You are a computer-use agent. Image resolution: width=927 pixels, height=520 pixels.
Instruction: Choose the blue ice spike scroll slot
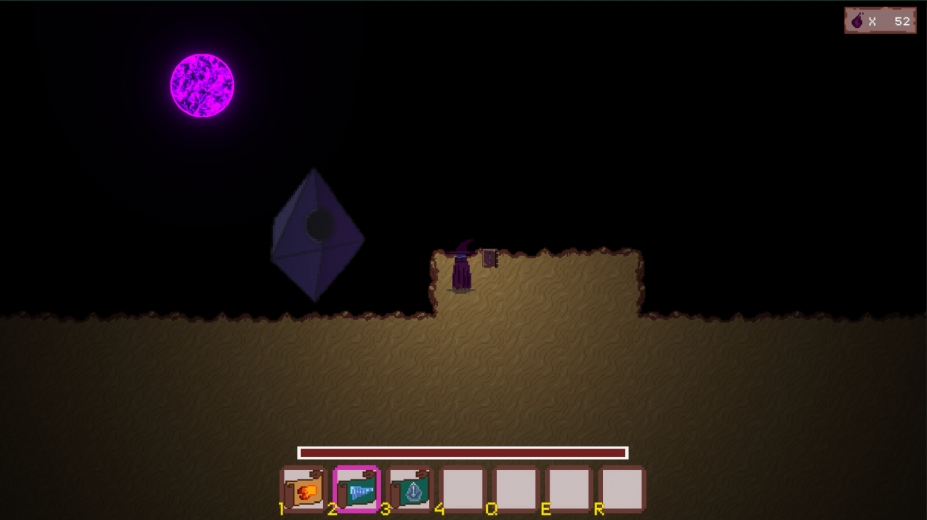[x=357, y=490]
